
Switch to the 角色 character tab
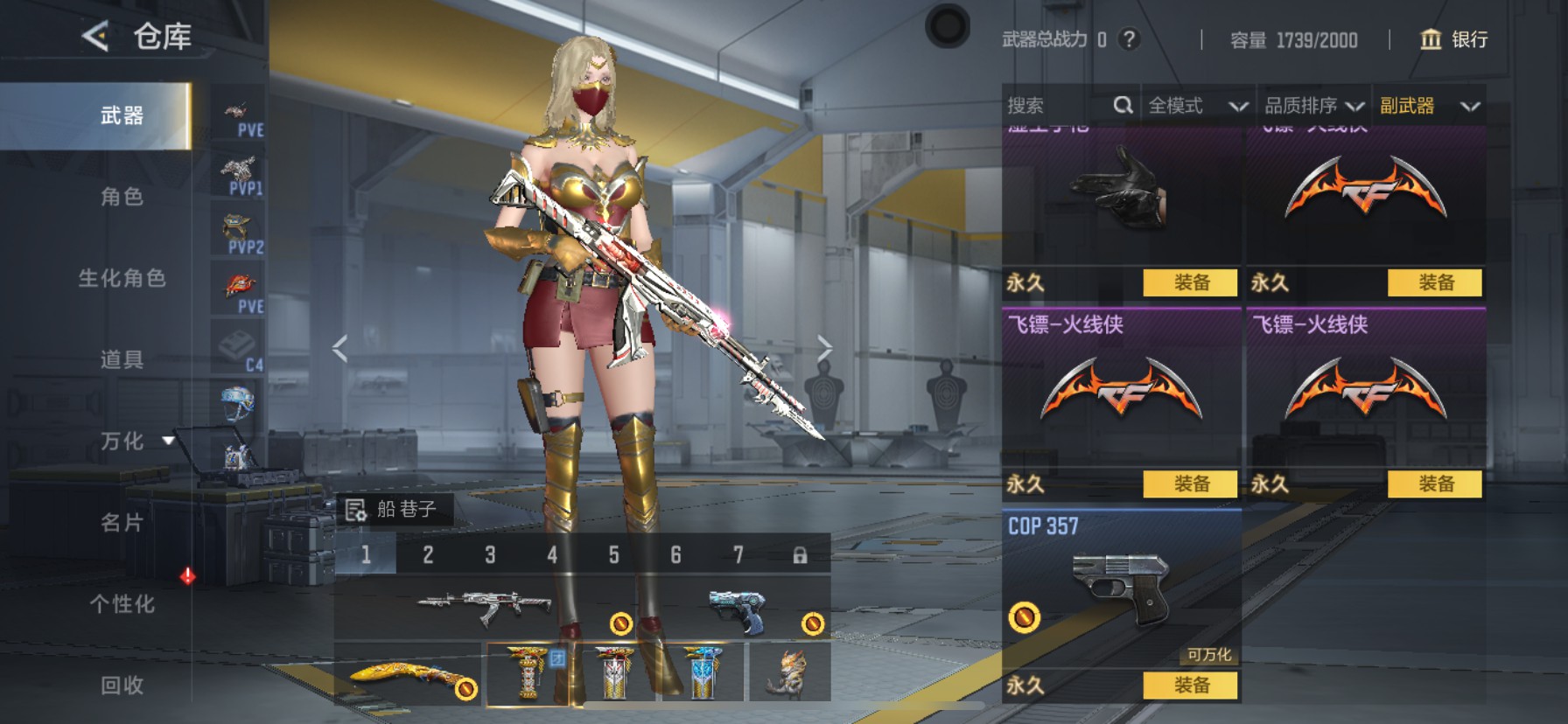122,197
